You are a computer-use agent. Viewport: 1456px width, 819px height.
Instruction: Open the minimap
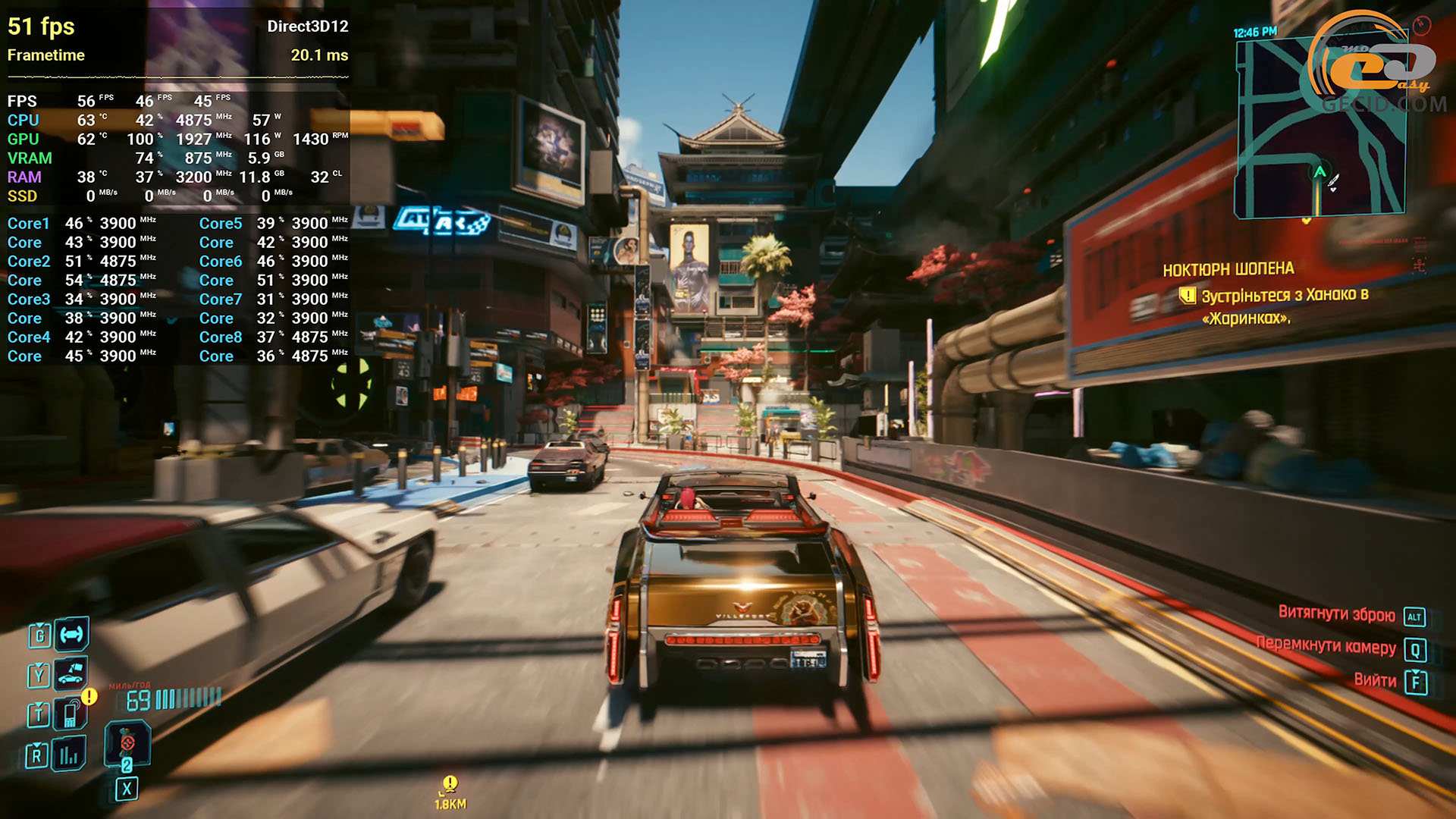(x=1320, y=127)
